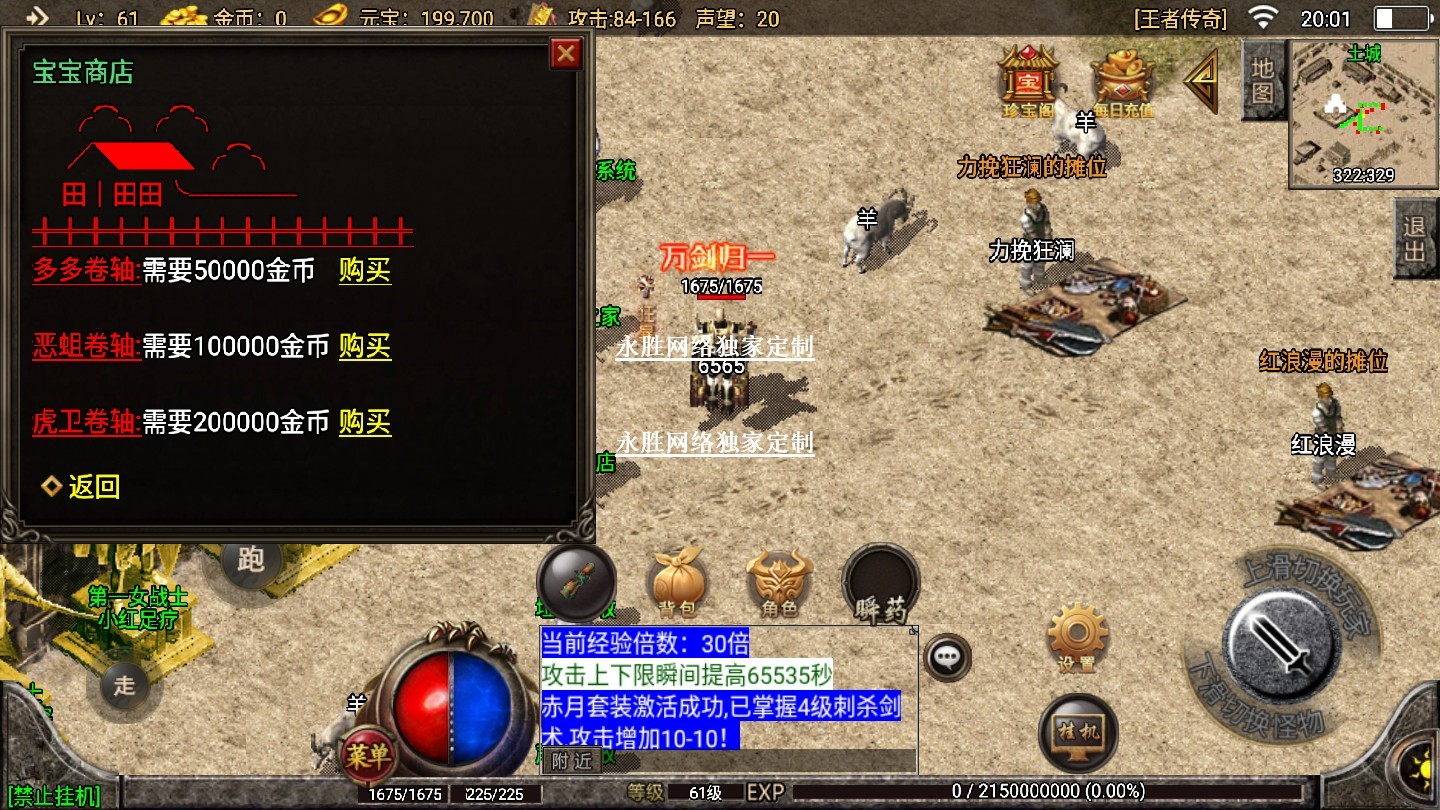Use the scroll item quick slot
The height and width of the screenshot is (810, 1440).
coord(576,582)
